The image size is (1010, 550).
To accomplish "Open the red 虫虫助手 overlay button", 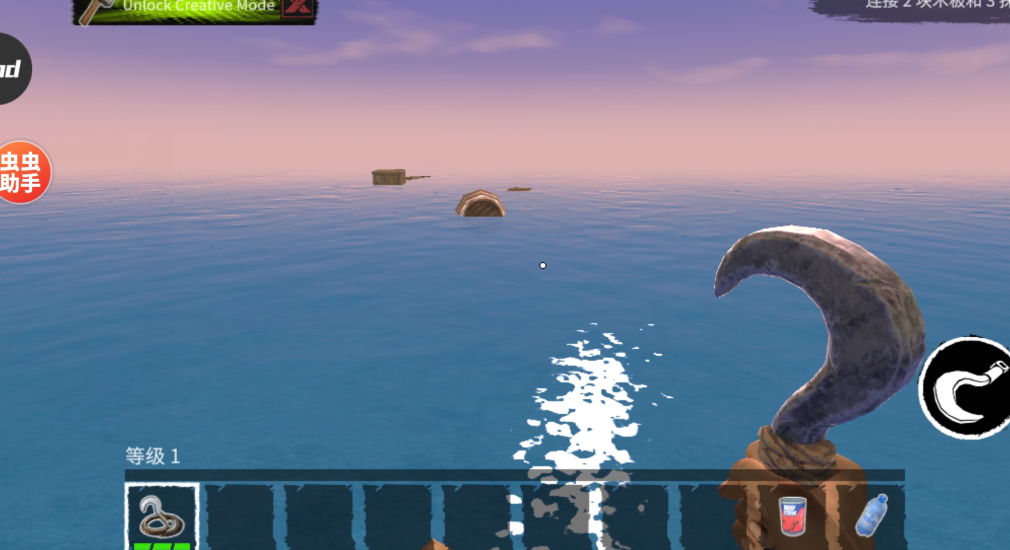I will point(21,172).
